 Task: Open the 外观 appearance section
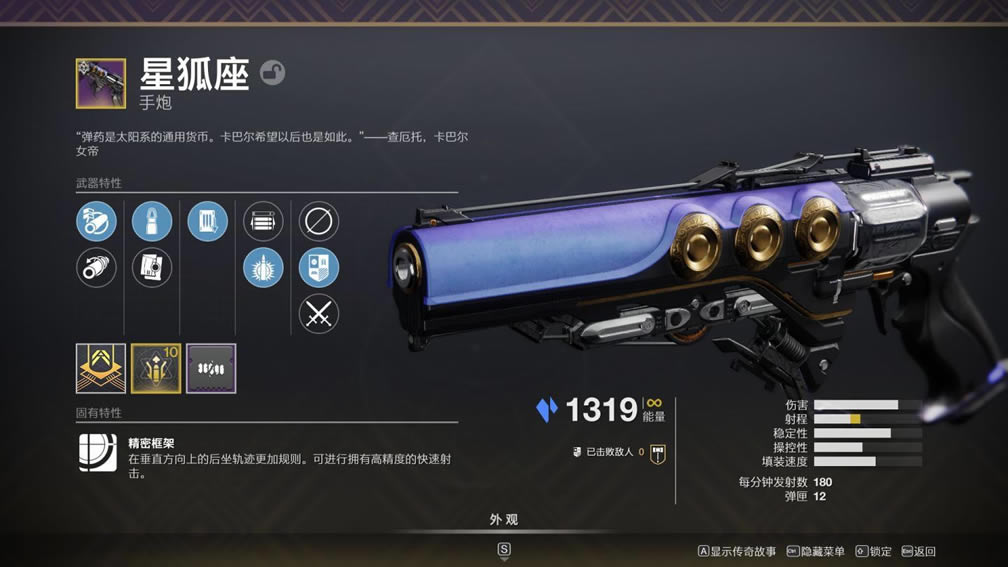[x=504, y=520]
